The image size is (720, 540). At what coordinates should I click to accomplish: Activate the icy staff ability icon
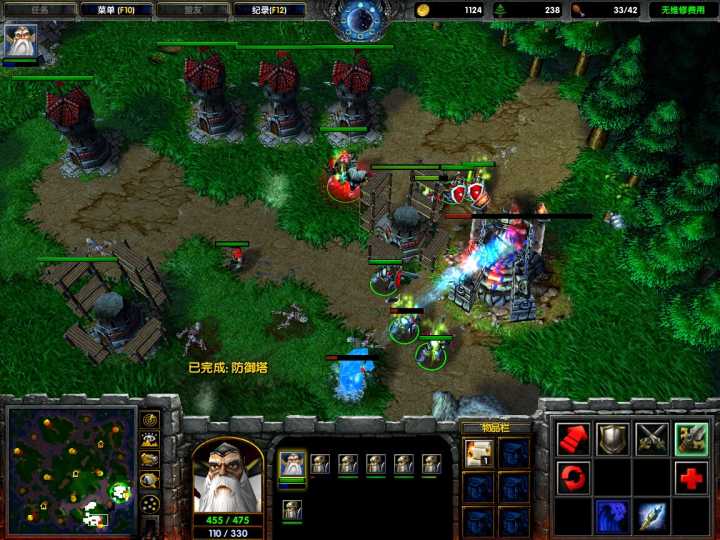pyautogui.click(x=651, y=515)
